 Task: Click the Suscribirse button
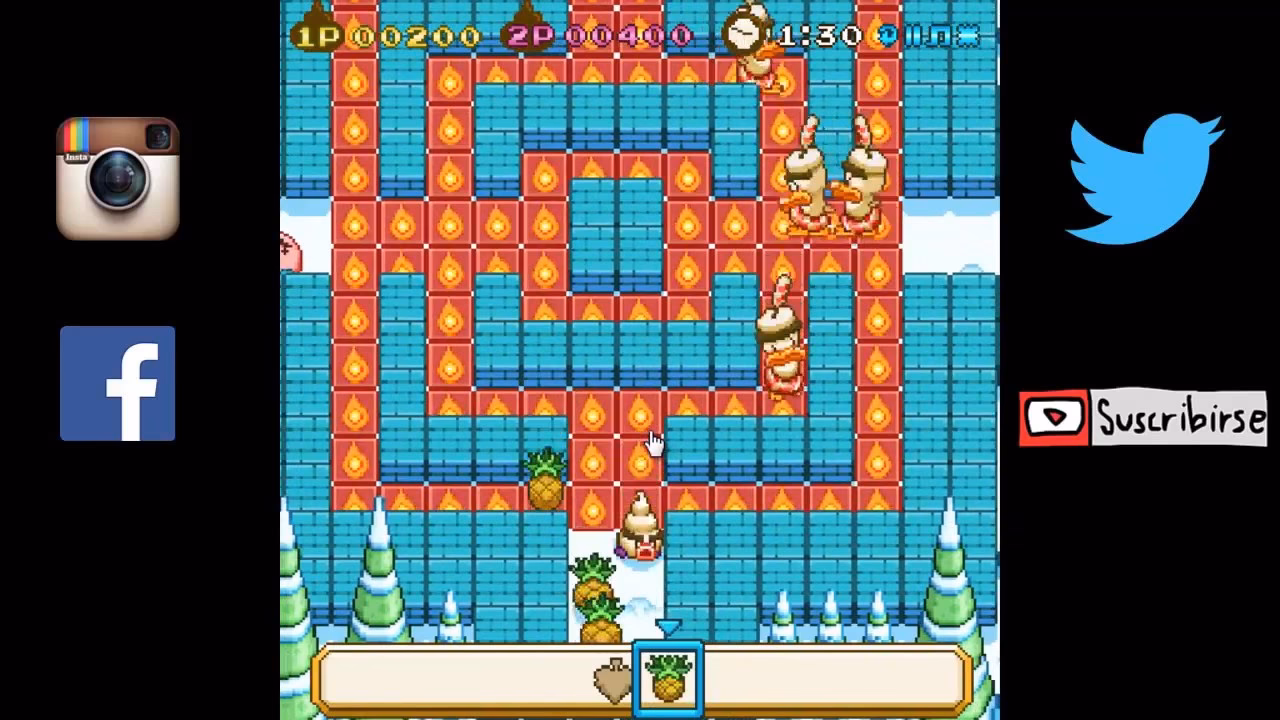coord(1143,417)
